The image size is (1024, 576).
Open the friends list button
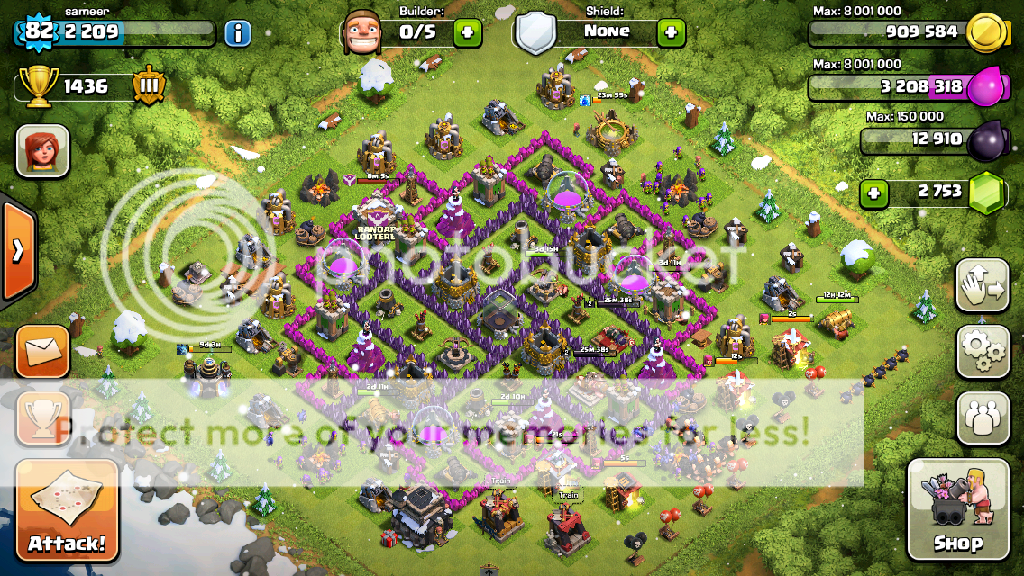pos(982,417)
